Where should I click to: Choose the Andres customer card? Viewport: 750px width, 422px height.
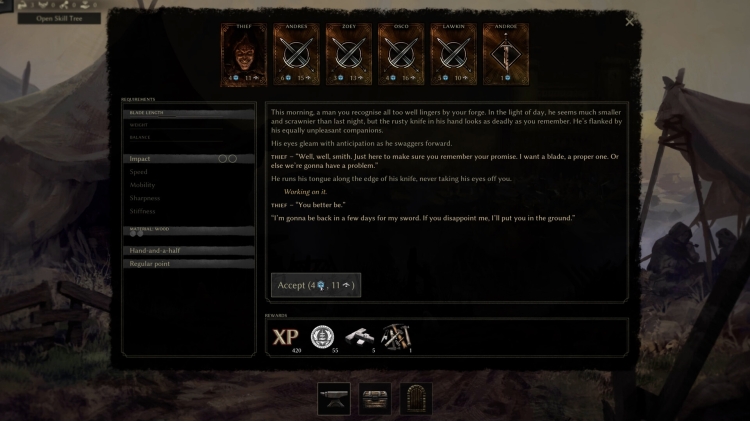pyautogui.click(x=297, y=56)
